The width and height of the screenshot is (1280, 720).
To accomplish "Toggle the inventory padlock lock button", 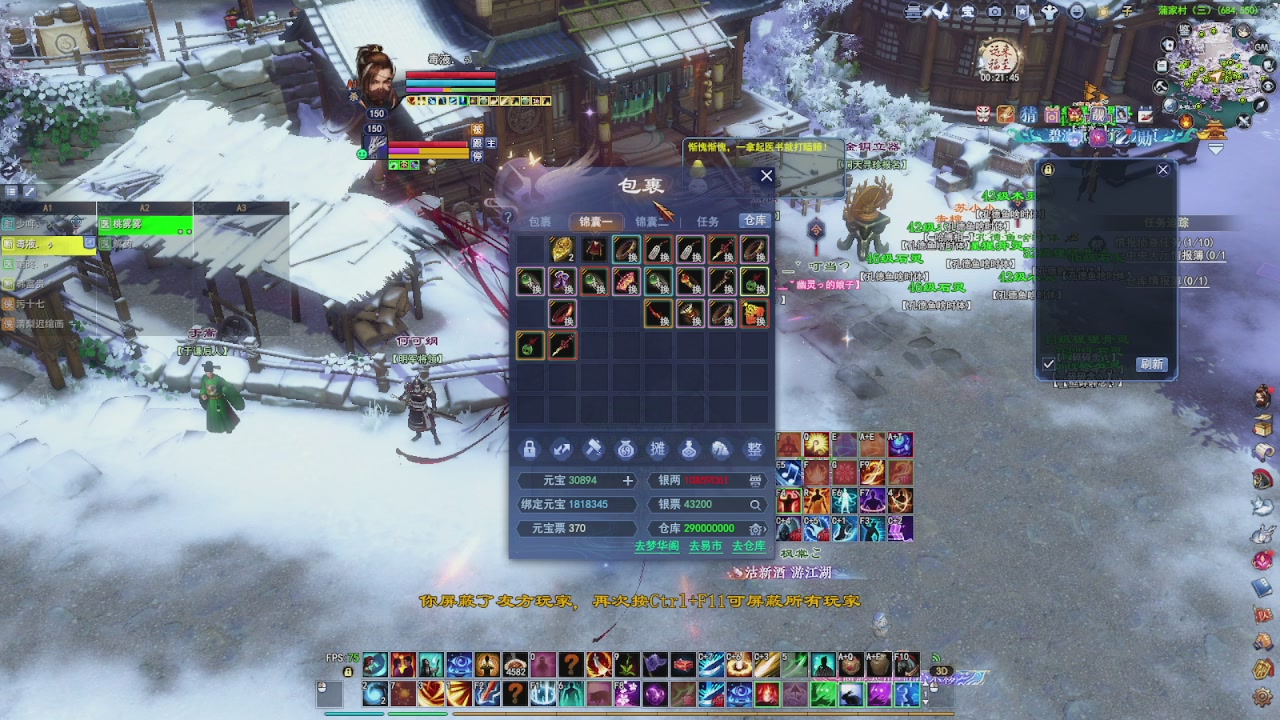I will pos(530,450).
